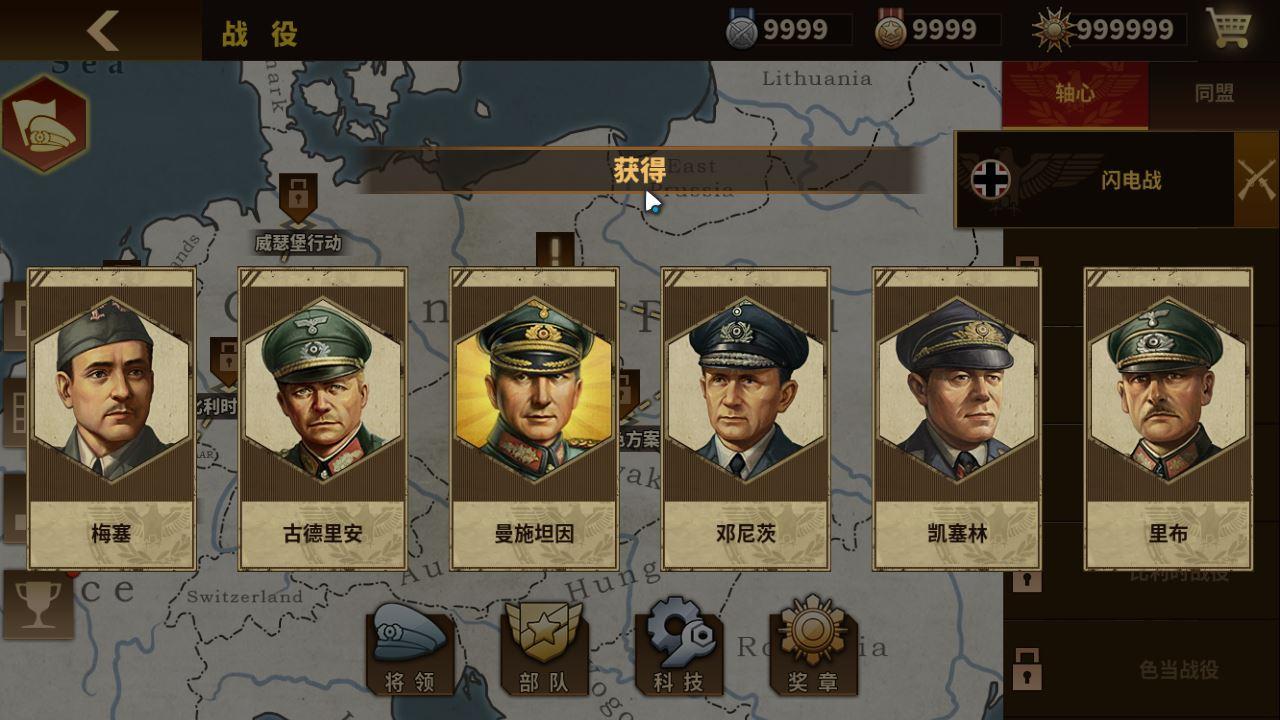Select Manstein's 曼施坦因 portrait card
Viewport: 1280px width, 720px height.
tap(533, 415)
